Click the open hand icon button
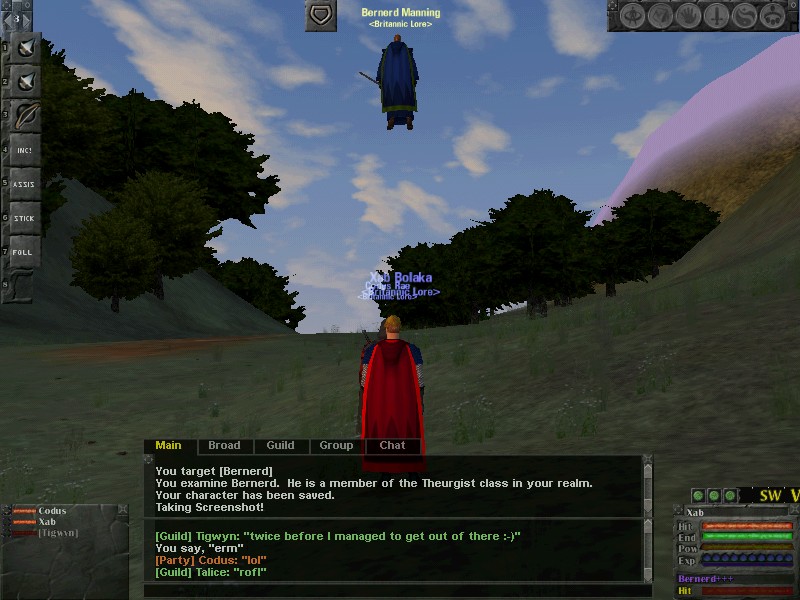 [x=688, y=16]
